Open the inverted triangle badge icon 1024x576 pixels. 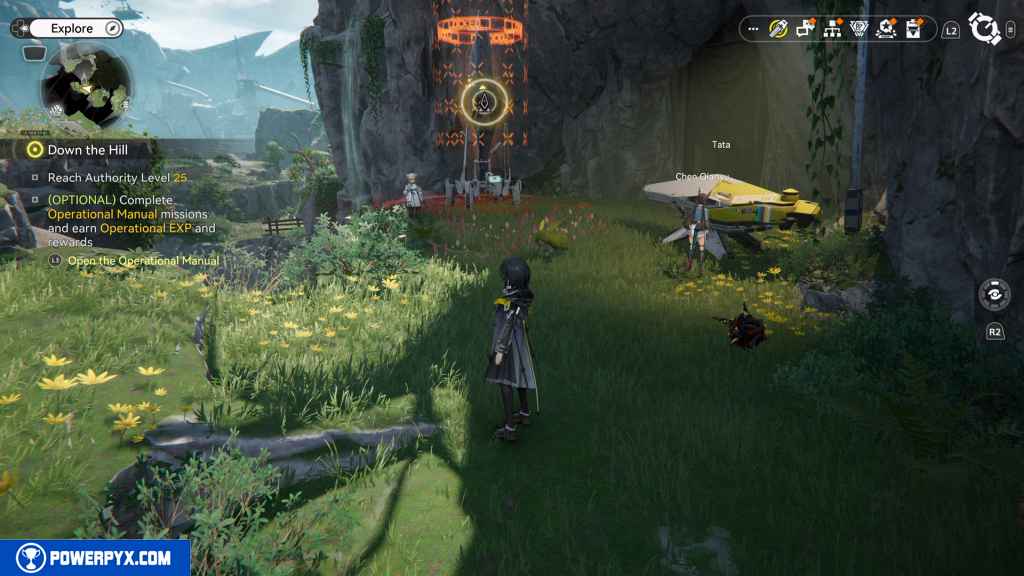pos(858,29)
